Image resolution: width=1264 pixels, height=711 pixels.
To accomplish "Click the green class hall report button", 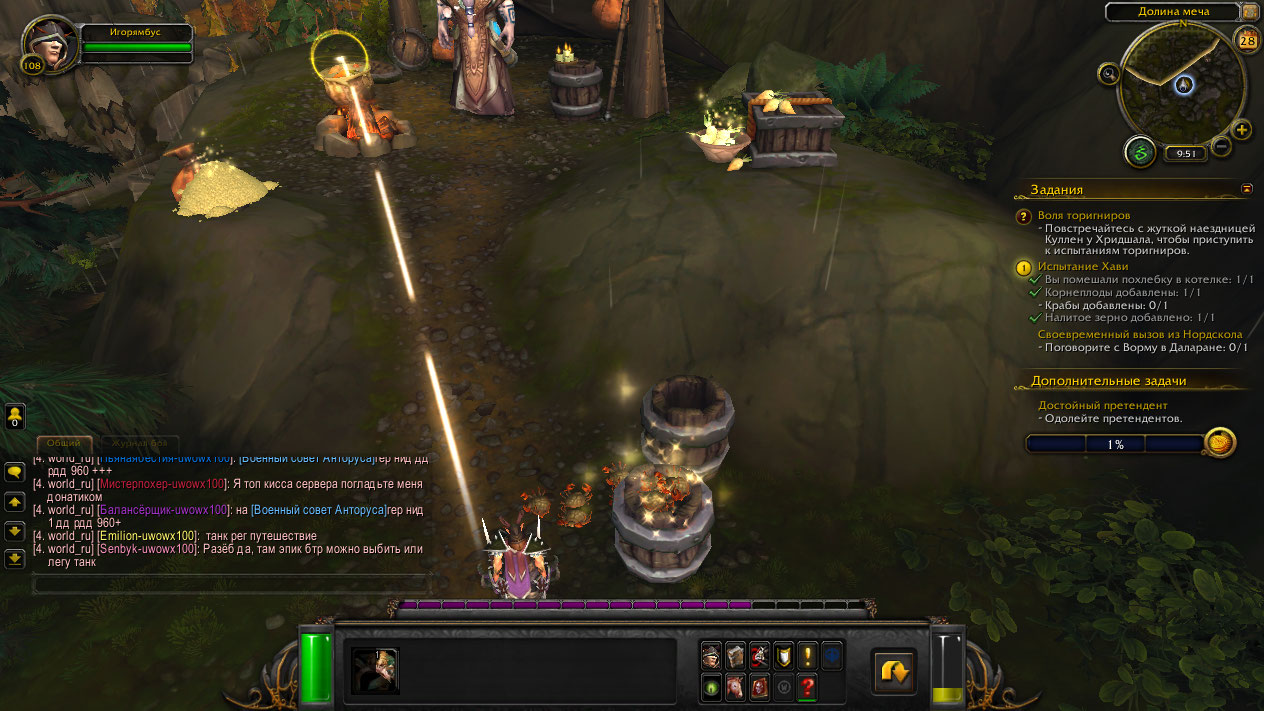I will 1139,152.
